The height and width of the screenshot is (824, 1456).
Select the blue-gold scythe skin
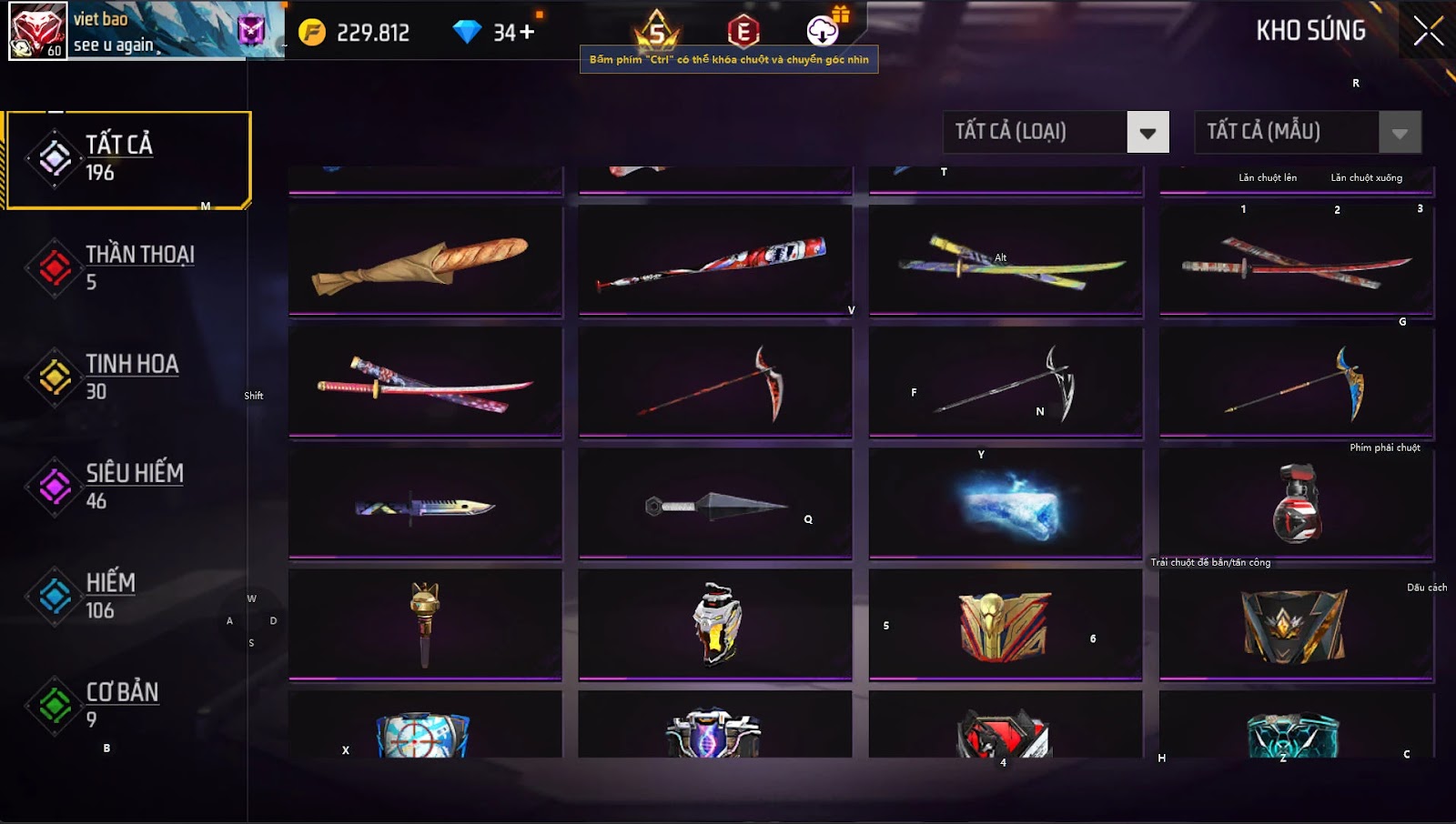1296,383
